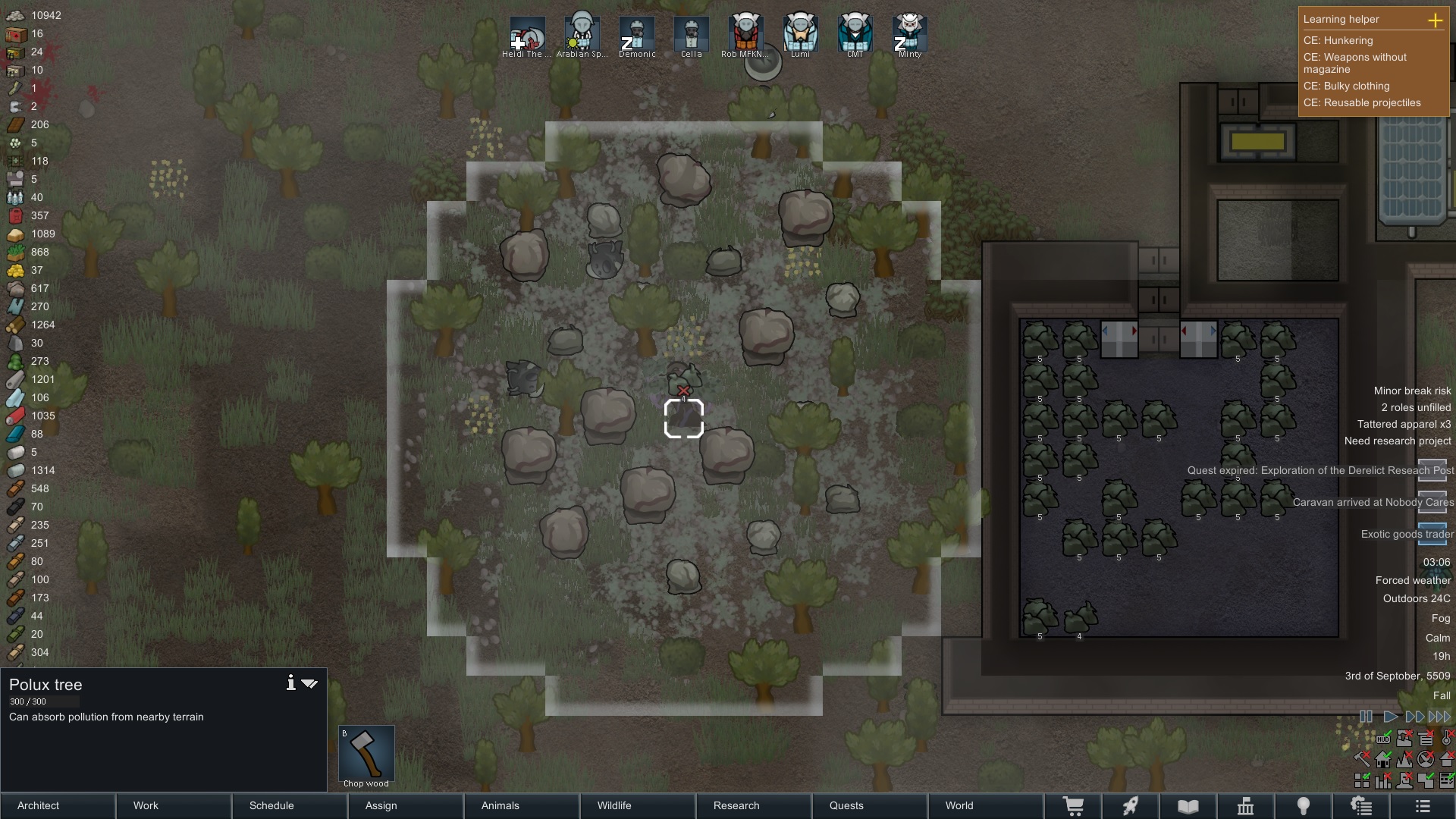Open the expired Derelict Research Post quest message
Screen dimensions: 1456x819
[x=1319, y=470]
